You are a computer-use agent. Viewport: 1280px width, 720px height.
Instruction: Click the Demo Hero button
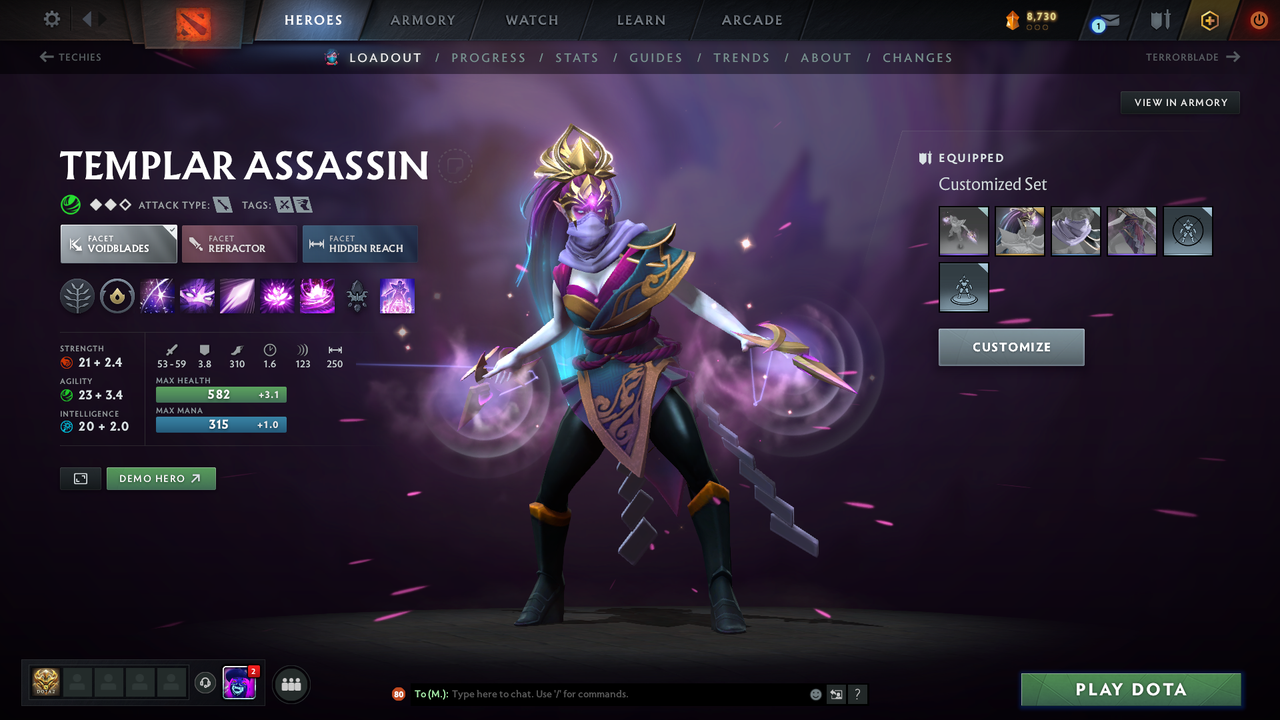[x=161, y=478]
